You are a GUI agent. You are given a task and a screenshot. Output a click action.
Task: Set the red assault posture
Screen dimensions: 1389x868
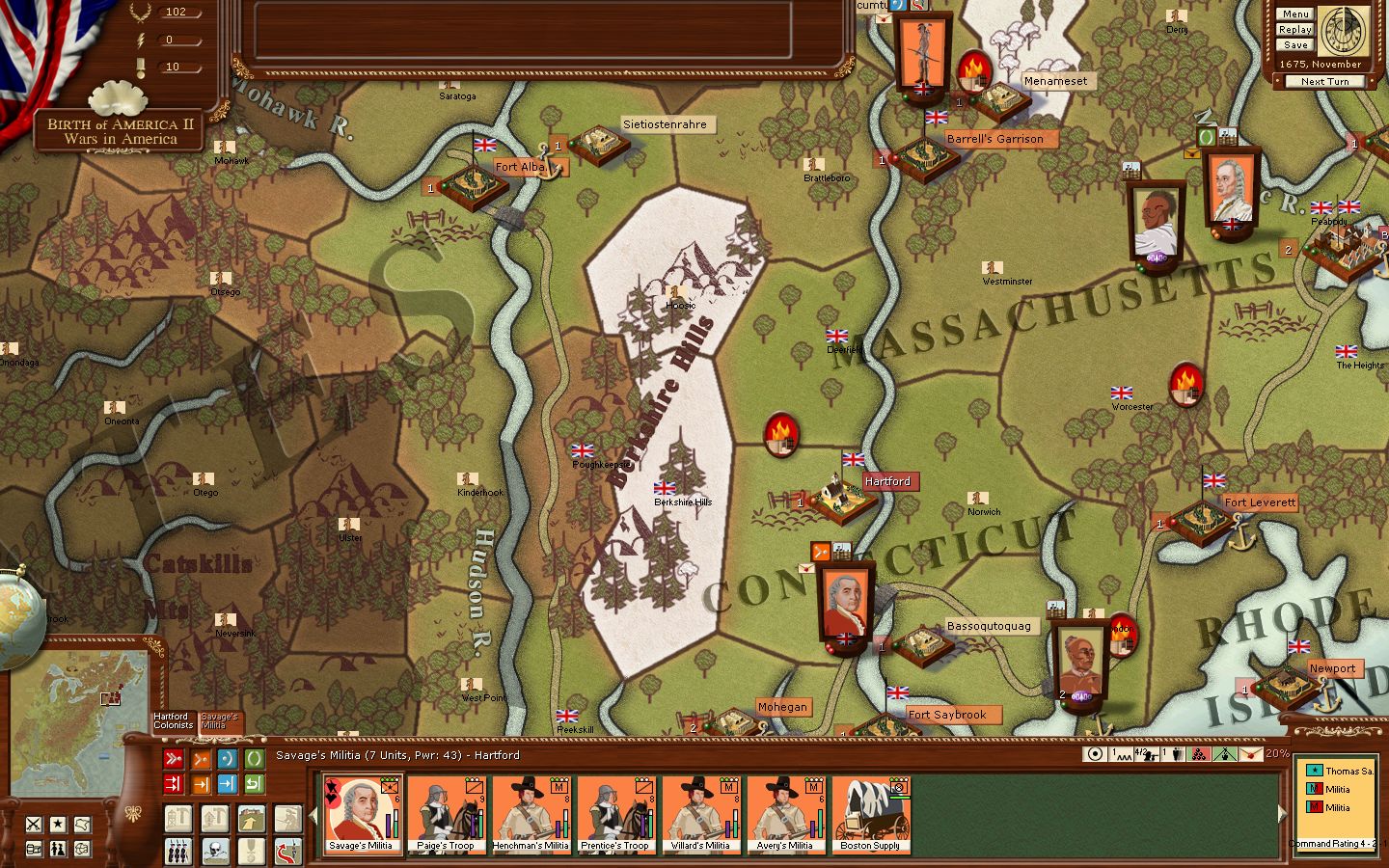(x=174, y=759)
